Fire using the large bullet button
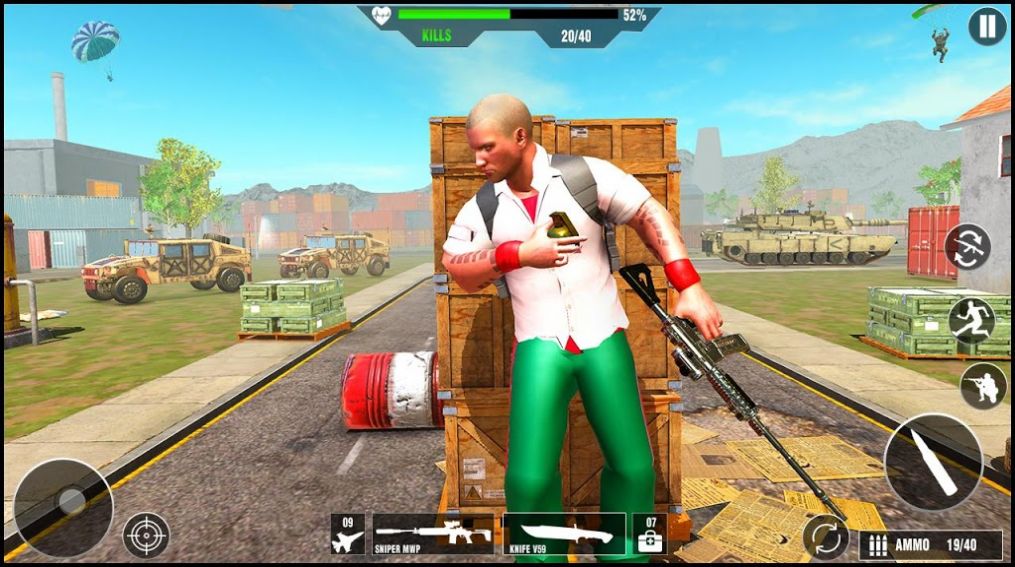 [933, 462]
